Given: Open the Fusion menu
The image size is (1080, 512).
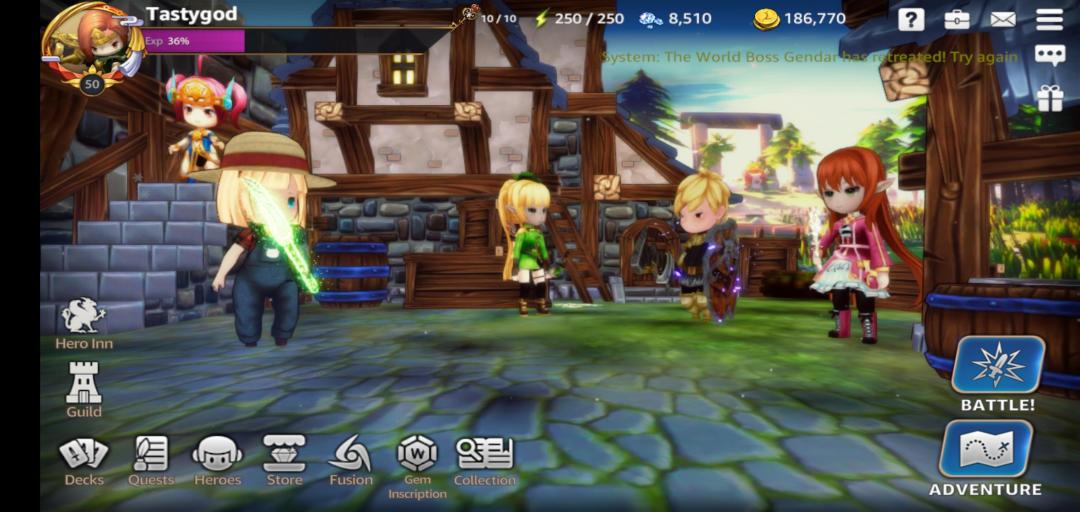Looking at the screenshot, I should (350, 458).
